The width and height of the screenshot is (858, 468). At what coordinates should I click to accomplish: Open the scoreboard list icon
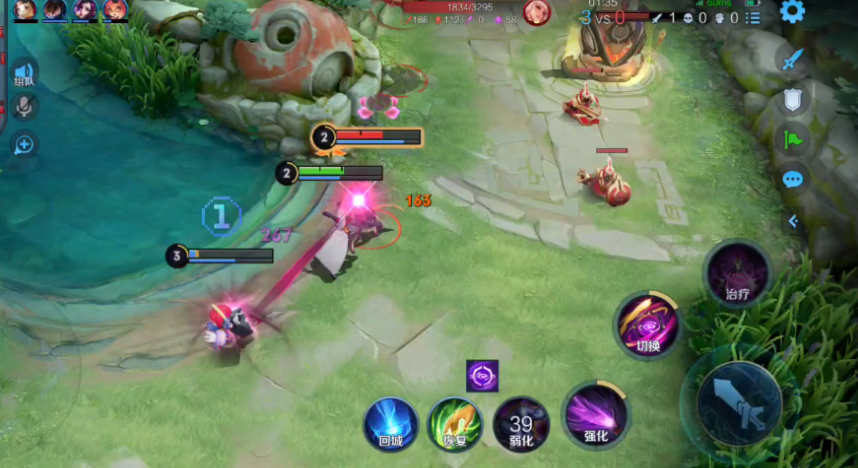point(753,17)
